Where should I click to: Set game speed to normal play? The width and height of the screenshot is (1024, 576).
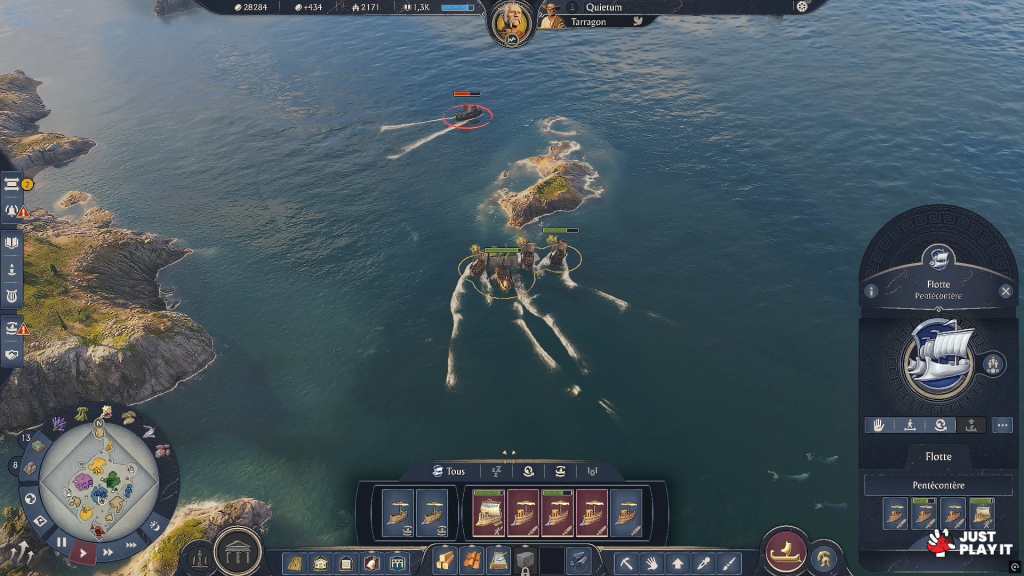point(84,552)
